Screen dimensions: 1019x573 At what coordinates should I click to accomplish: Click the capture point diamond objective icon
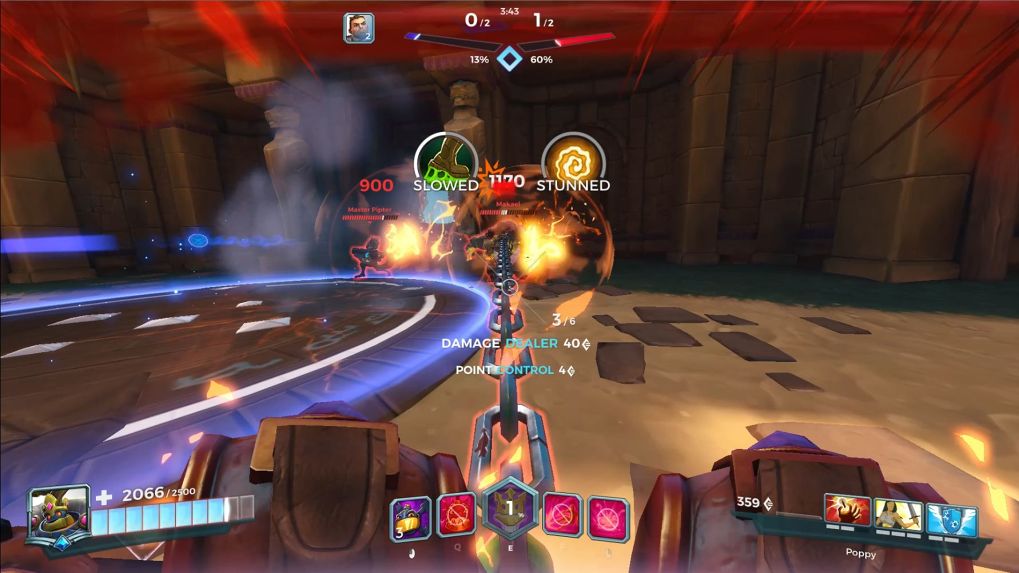click(510, 59)
